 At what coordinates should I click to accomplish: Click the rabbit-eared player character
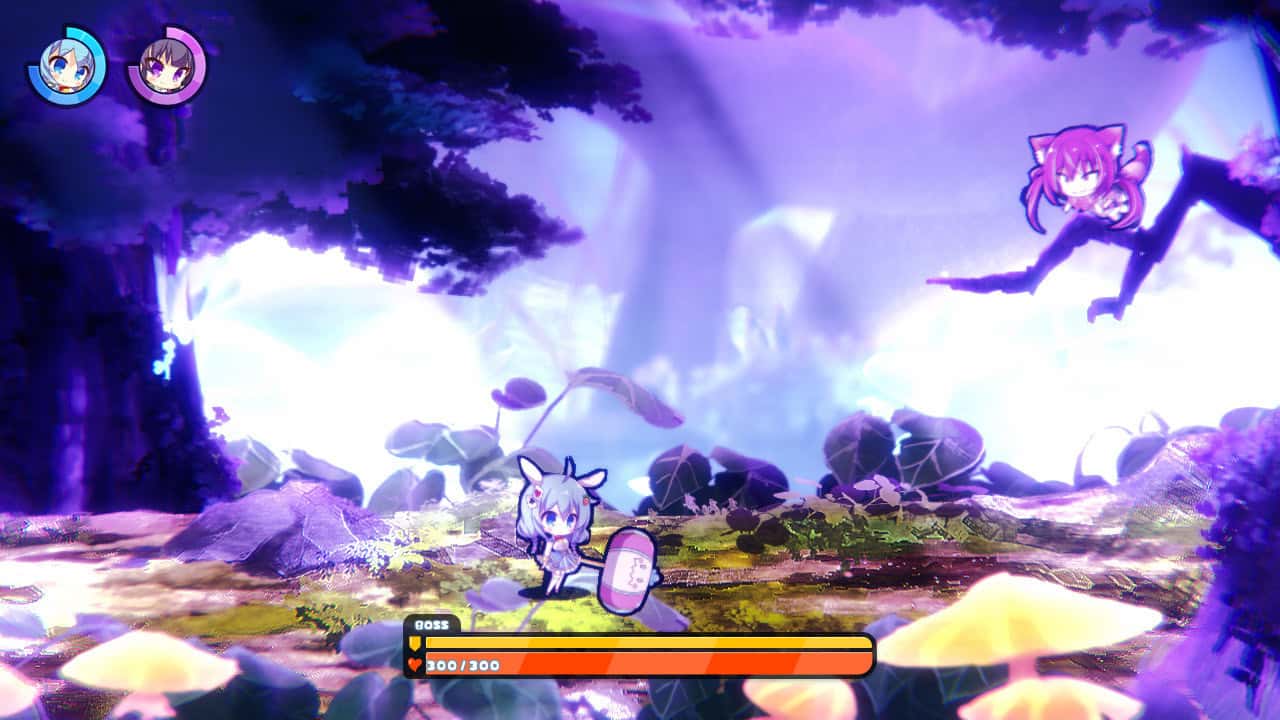click(x=558, y=530)
